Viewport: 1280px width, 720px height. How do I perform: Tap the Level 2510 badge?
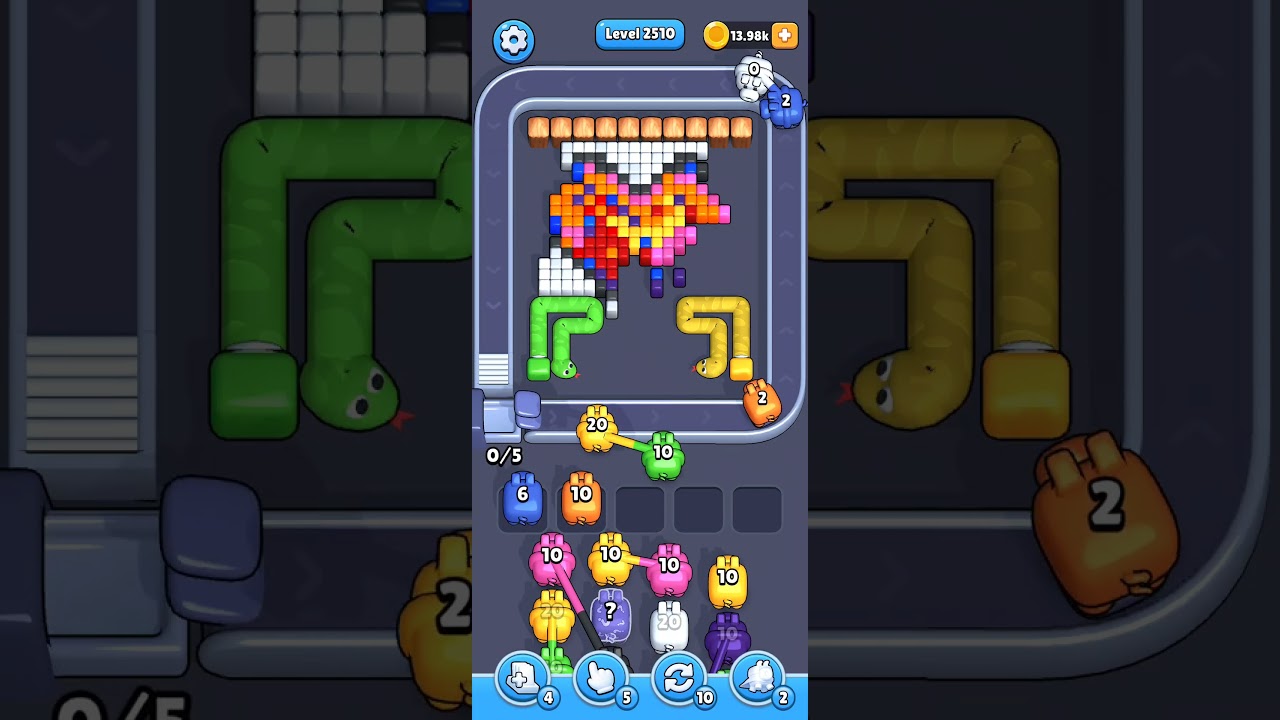639,33
